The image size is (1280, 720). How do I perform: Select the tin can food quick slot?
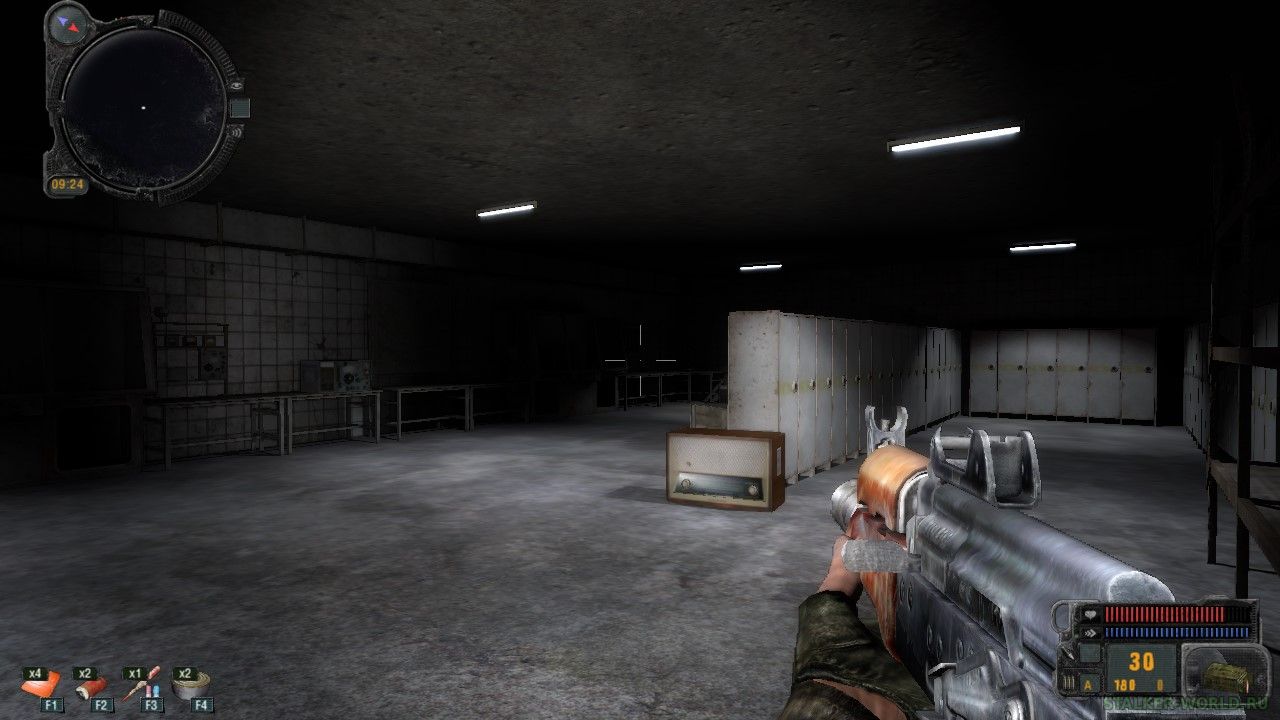point(190,686)
